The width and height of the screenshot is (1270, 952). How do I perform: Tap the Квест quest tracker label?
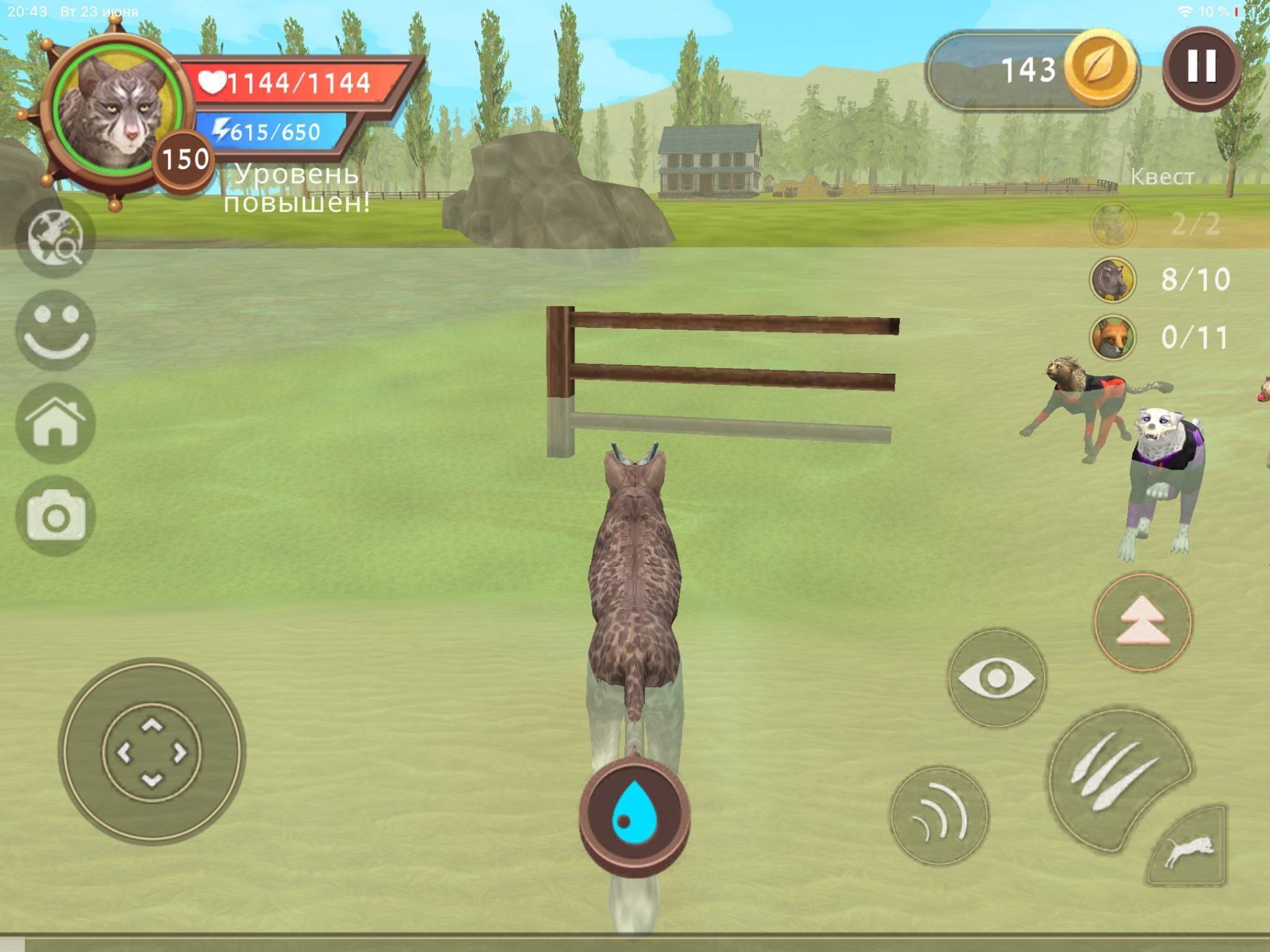1161,177
